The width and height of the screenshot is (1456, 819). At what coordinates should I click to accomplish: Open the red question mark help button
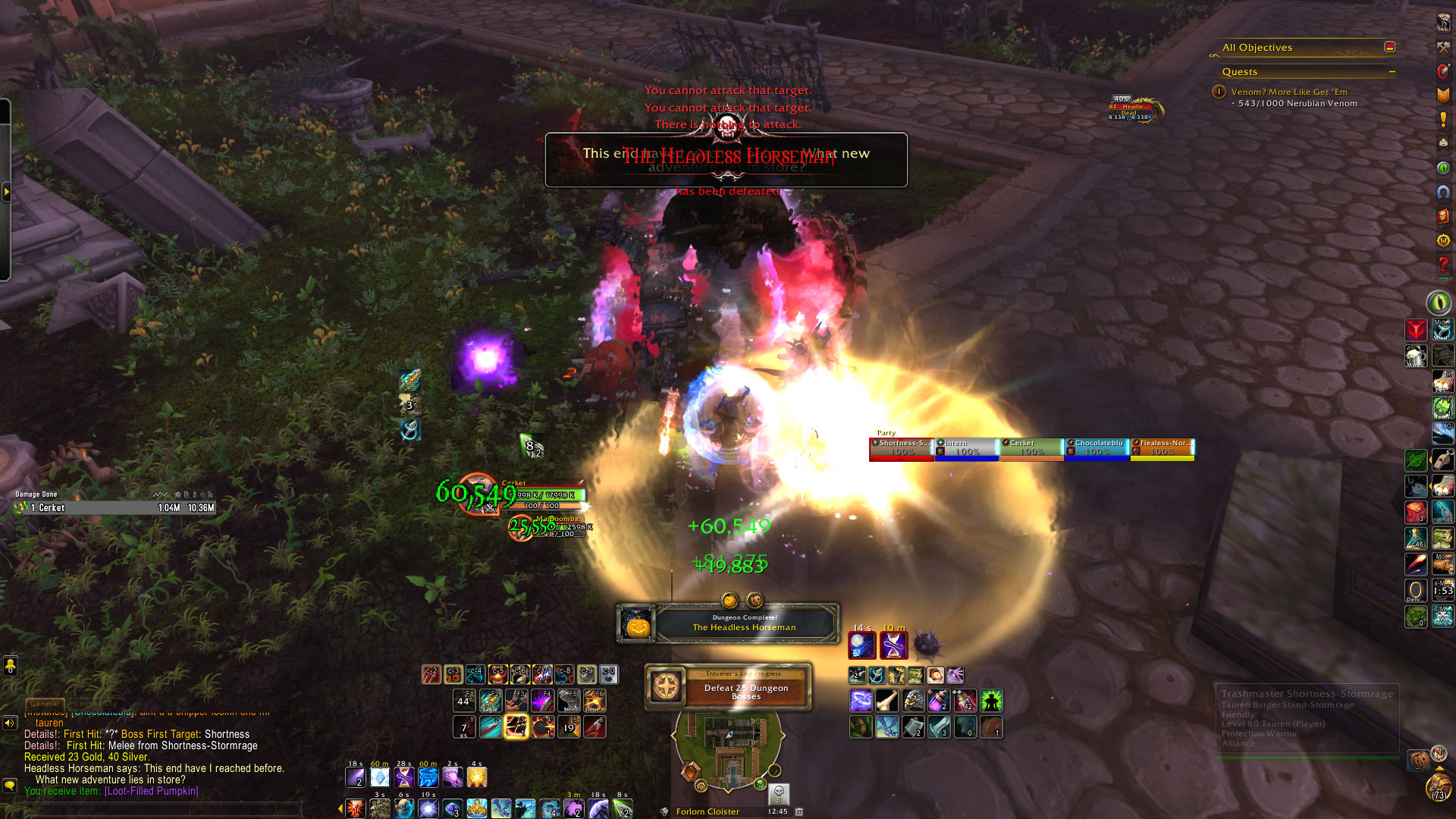click(1443, 265)
